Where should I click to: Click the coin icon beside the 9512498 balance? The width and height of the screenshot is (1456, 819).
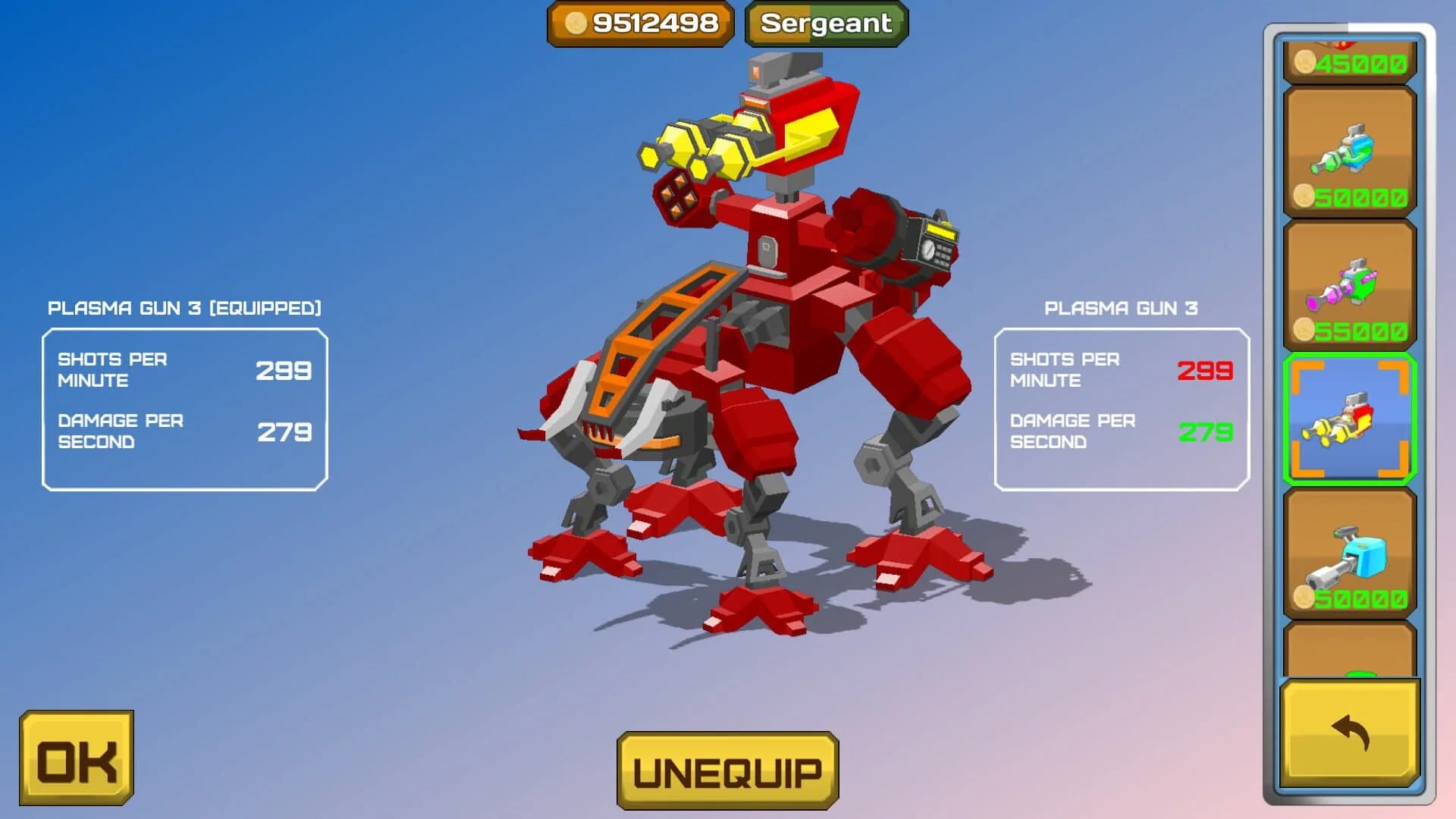pos(576,24)
